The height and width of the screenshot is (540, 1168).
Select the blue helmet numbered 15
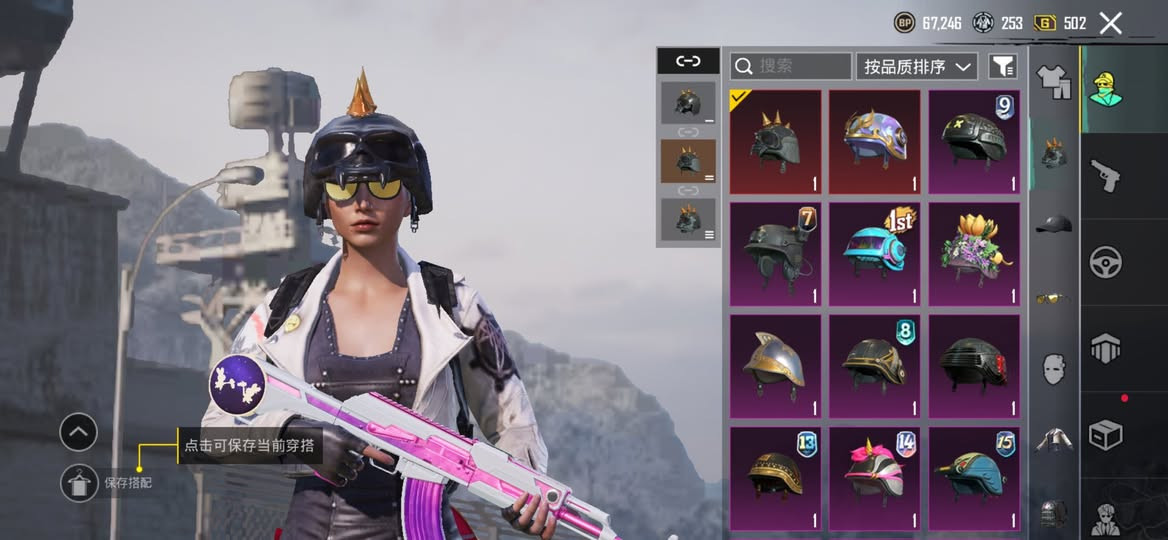point(974,477)
